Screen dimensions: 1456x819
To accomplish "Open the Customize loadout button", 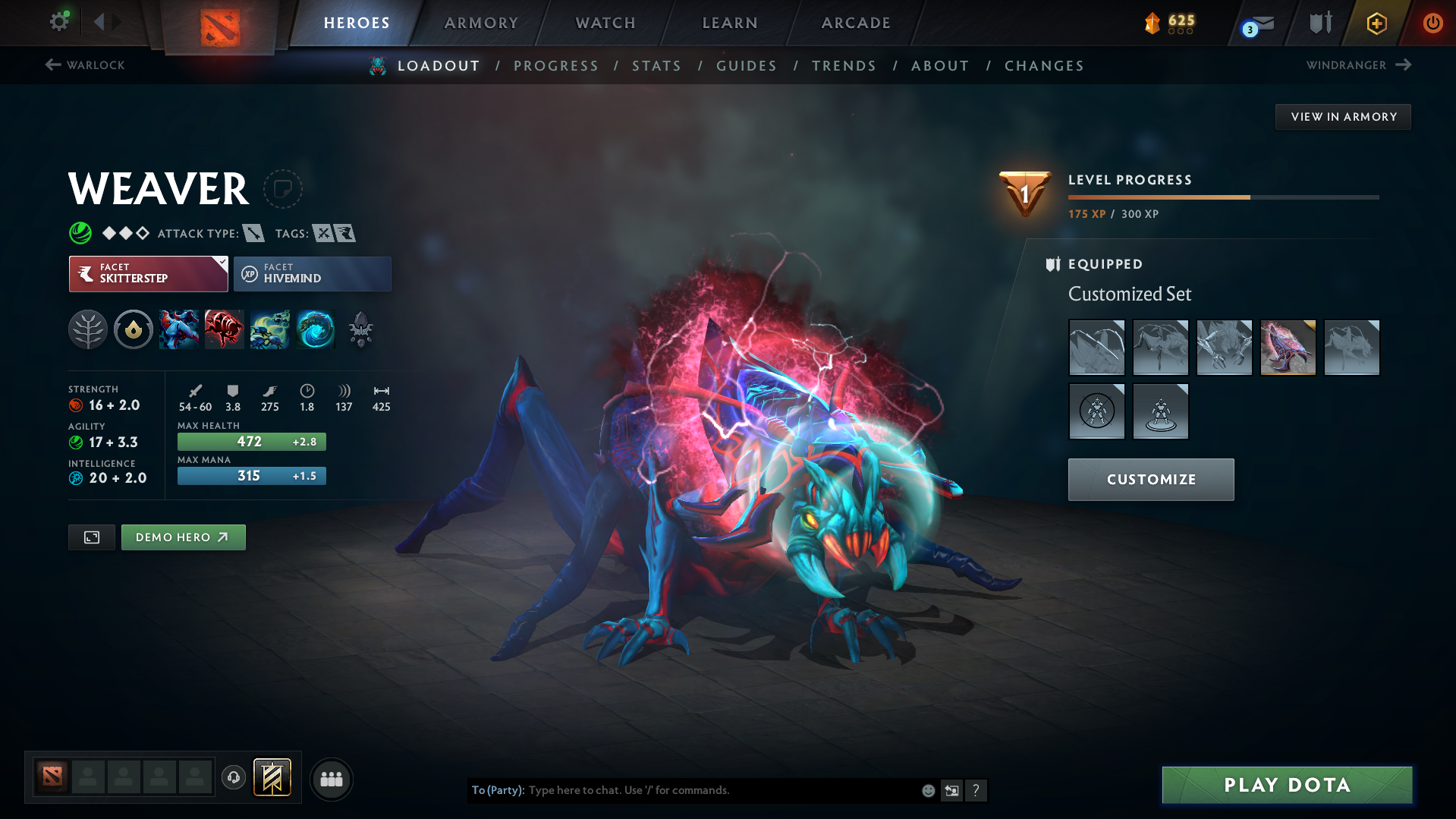I will [x=1151, y=480].
